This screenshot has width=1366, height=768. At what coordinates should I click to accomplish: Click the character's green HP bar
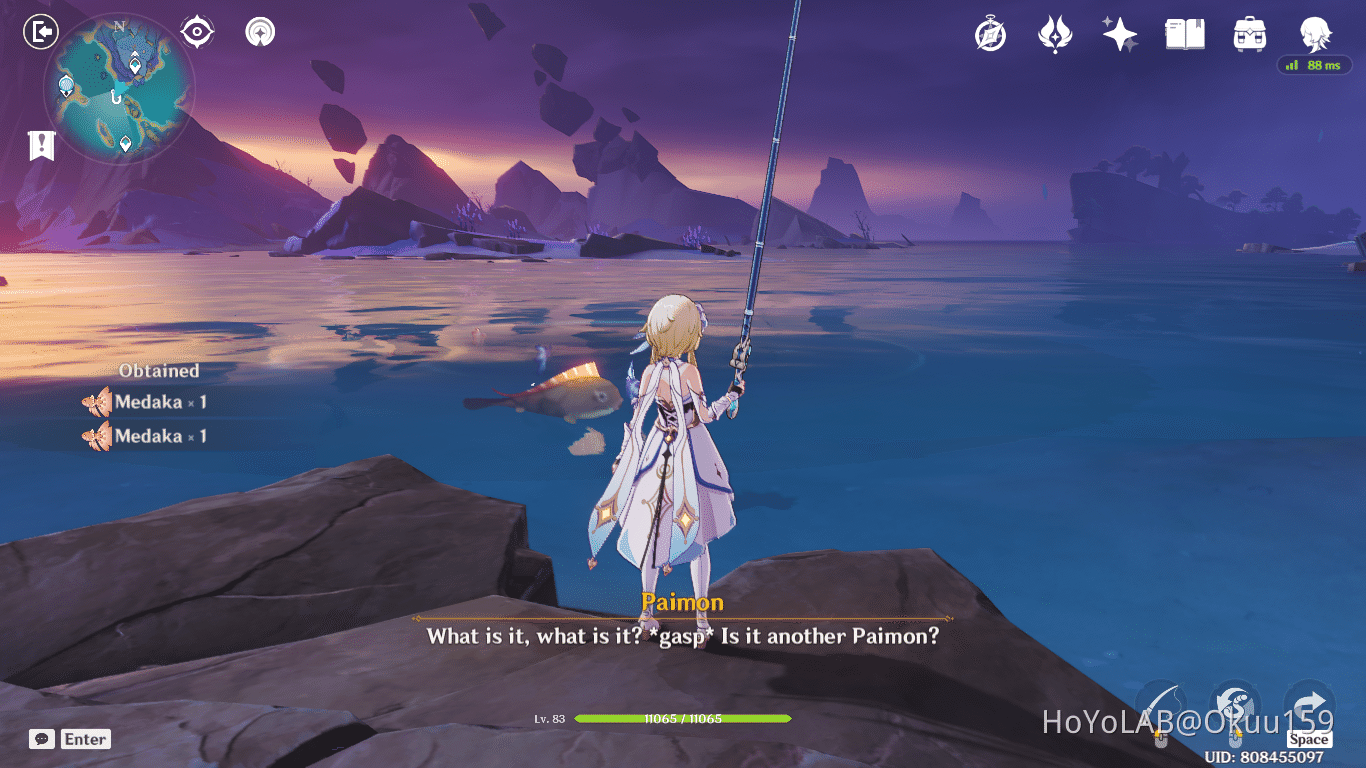[683, 719]
